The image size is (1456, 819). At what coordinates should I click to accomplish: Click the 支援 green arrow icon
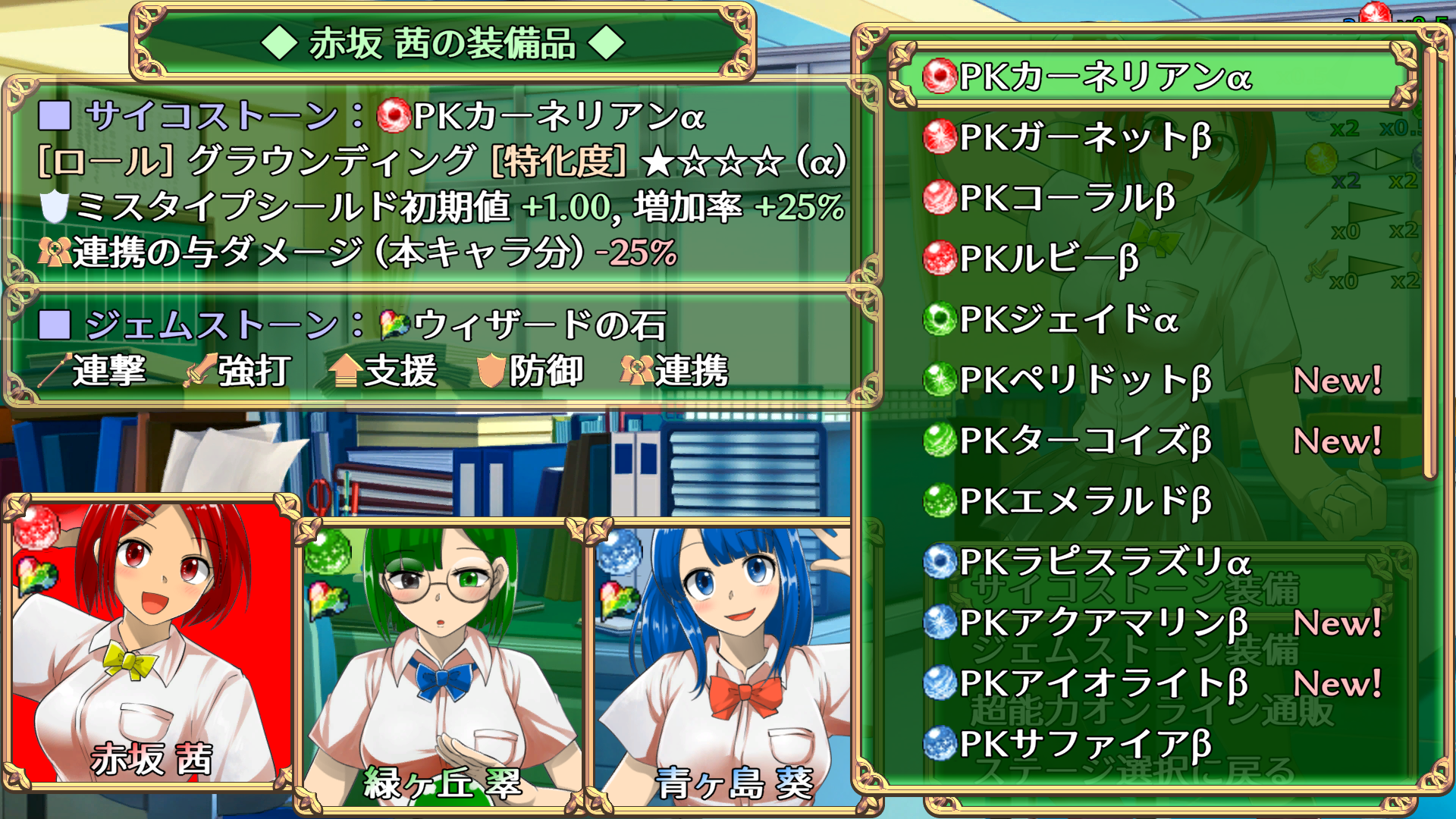click(x=345, y=372)
